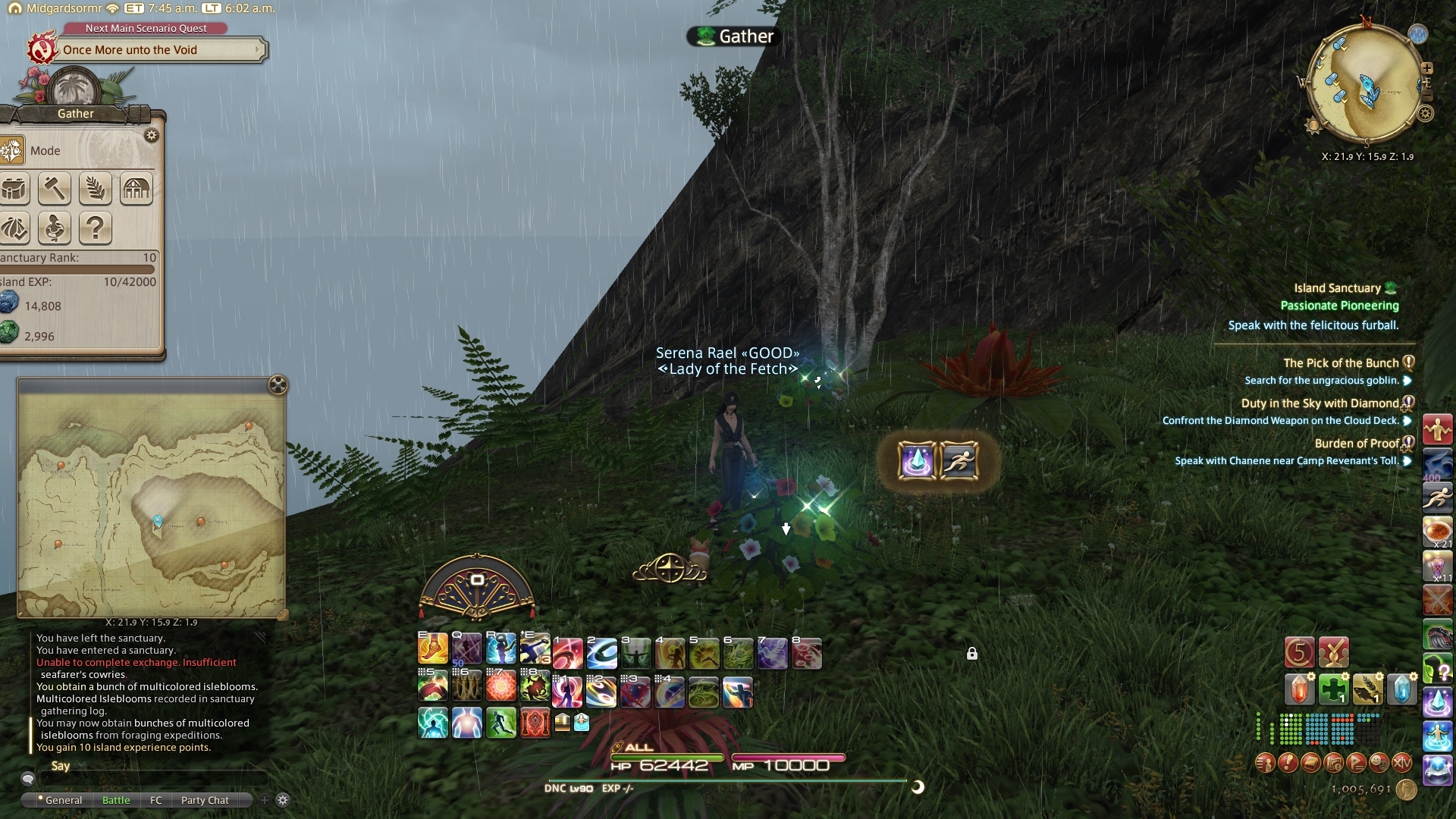
Task: Click the Burden of Proof quest entry
Action: pos(1356,444)
